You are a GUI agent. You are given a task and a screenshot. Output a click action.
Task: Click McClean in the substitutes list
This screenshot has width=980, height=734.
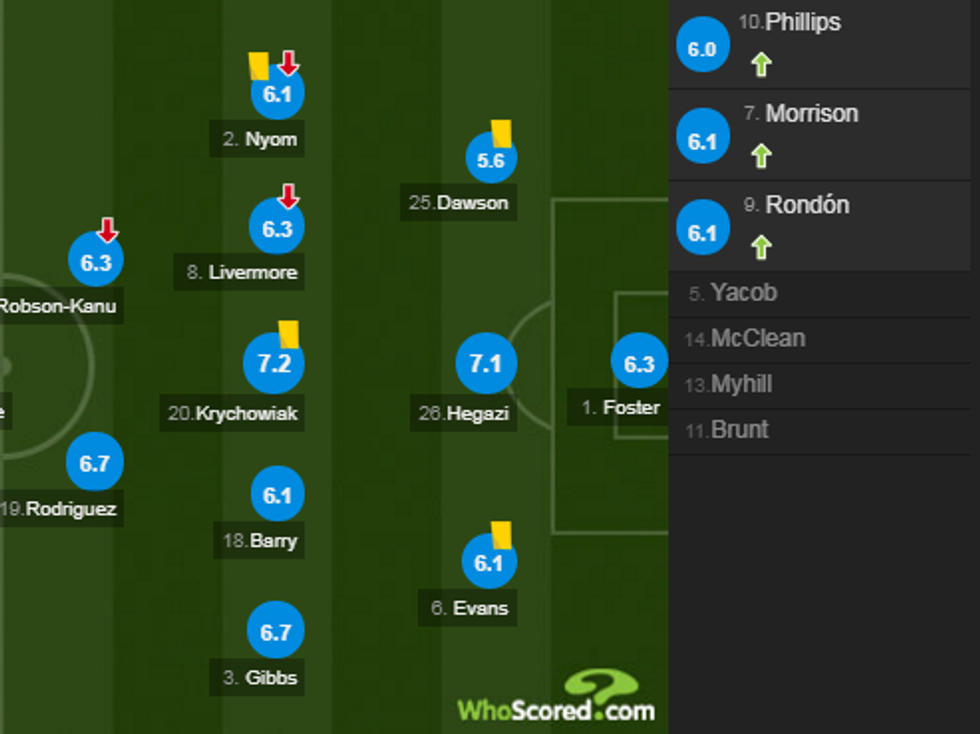coord(757,339)
